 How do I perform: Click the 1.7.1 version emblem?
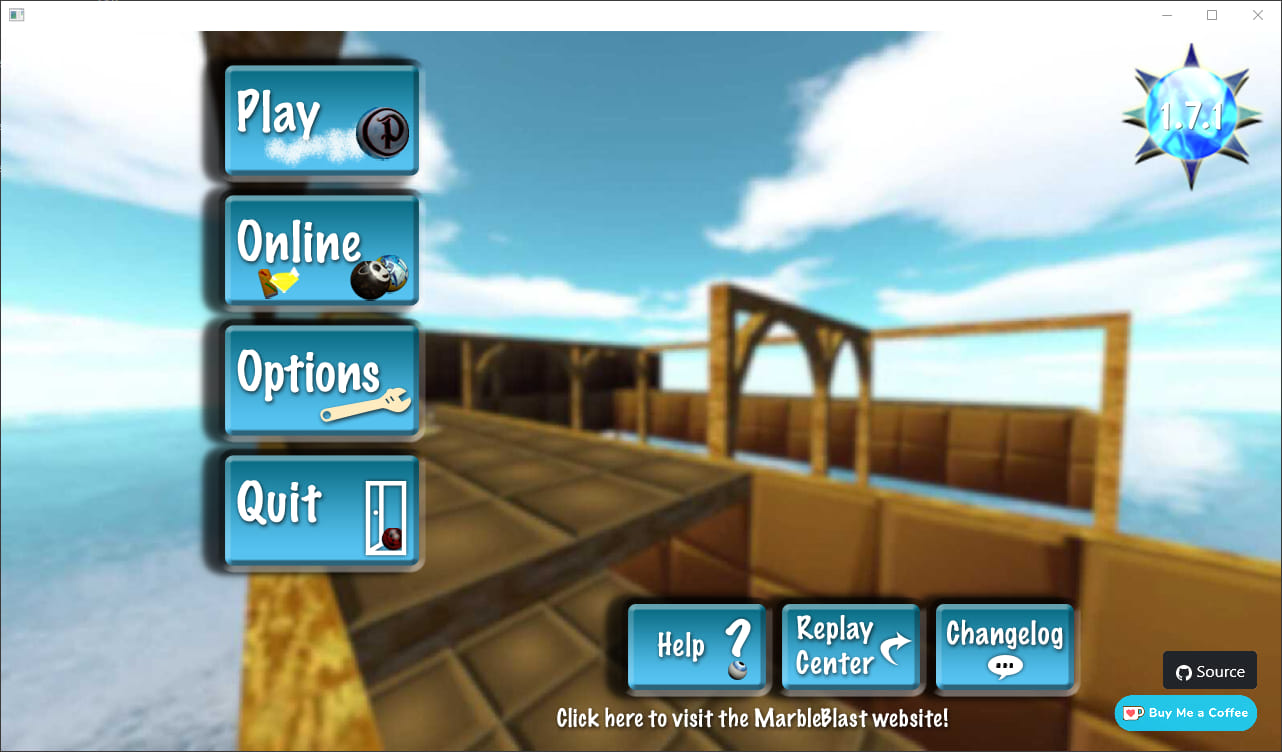click(x=1190, y=113)
